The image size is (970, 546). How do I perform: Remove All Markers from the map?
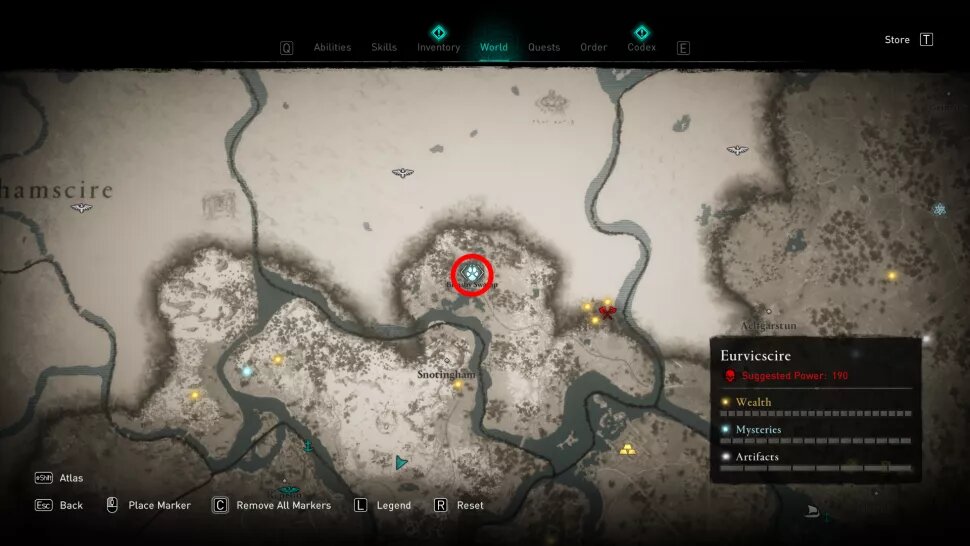pyautogui.click(x=283, y=505)
